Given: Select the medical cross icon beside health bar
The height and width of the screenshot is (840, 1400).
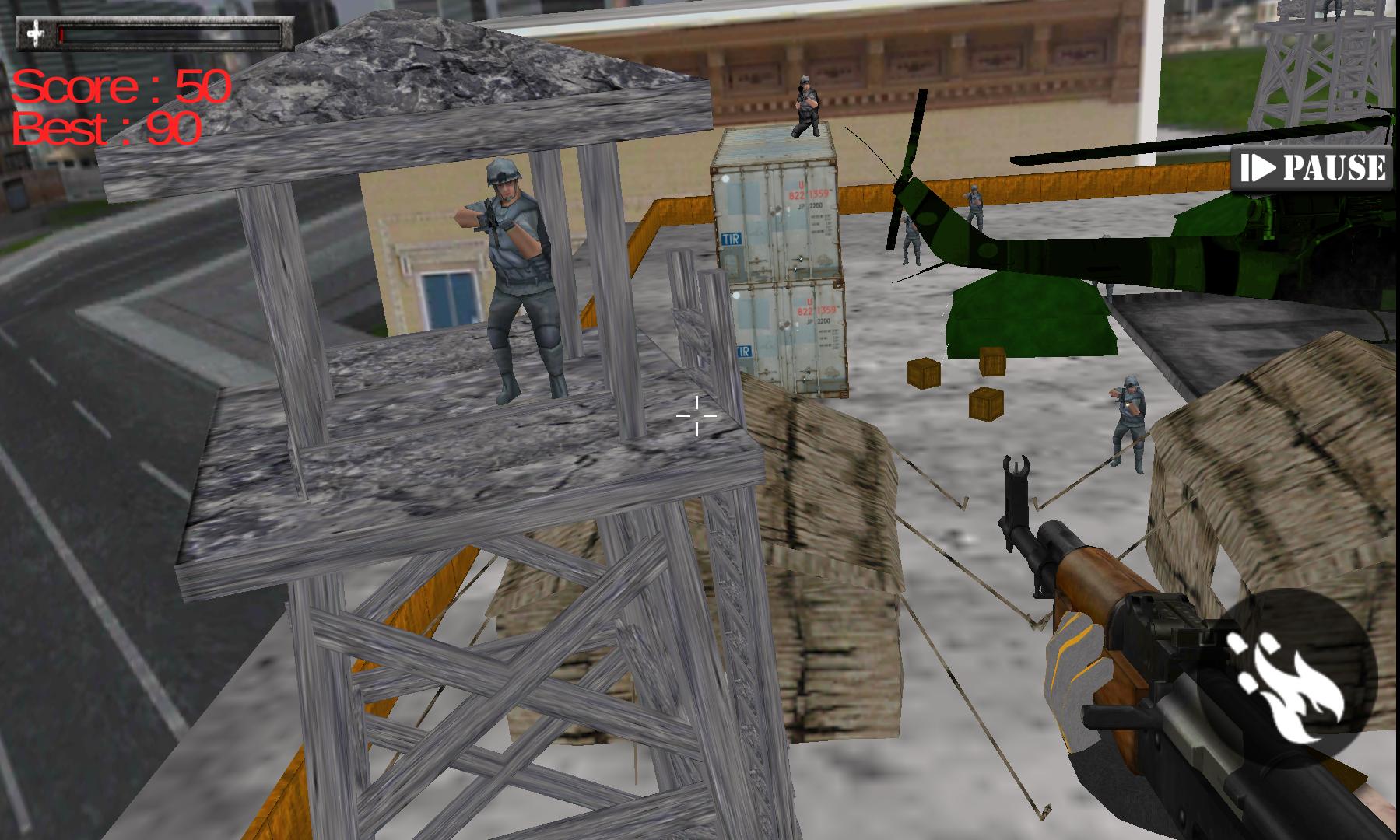Looking at the screenshot, I should [x=34, y=34].
